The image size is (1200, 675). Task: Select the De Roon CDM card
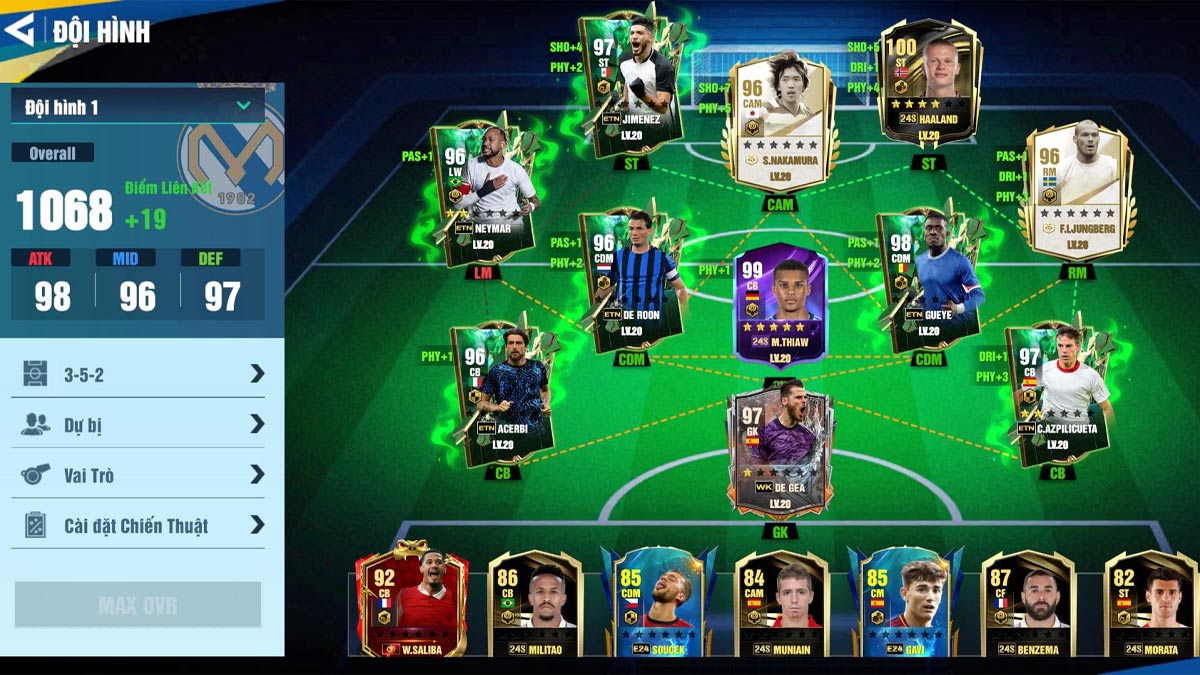click(632, 280)
